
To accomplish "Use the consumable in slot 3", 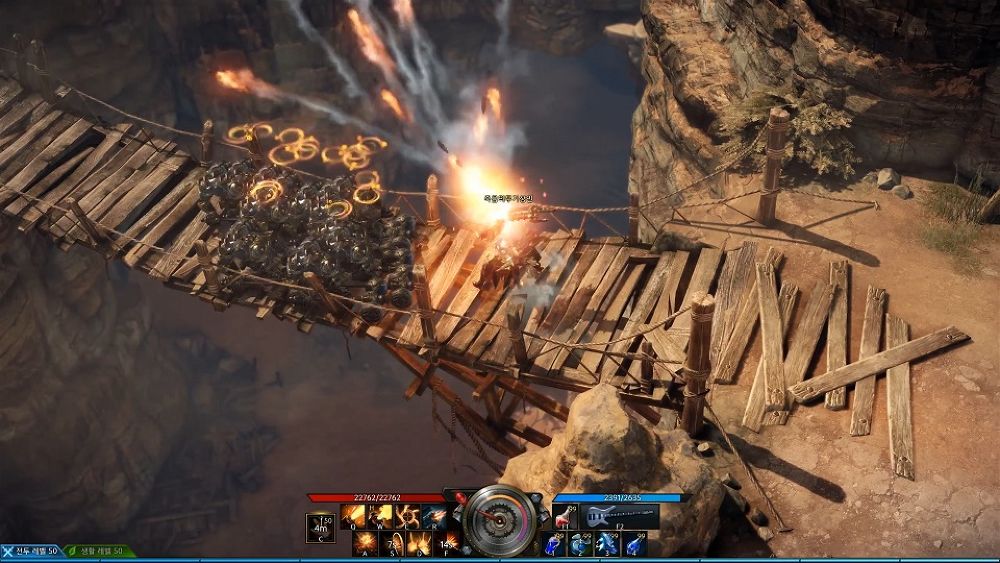I will pyautogui.click(x=608, y=544).
